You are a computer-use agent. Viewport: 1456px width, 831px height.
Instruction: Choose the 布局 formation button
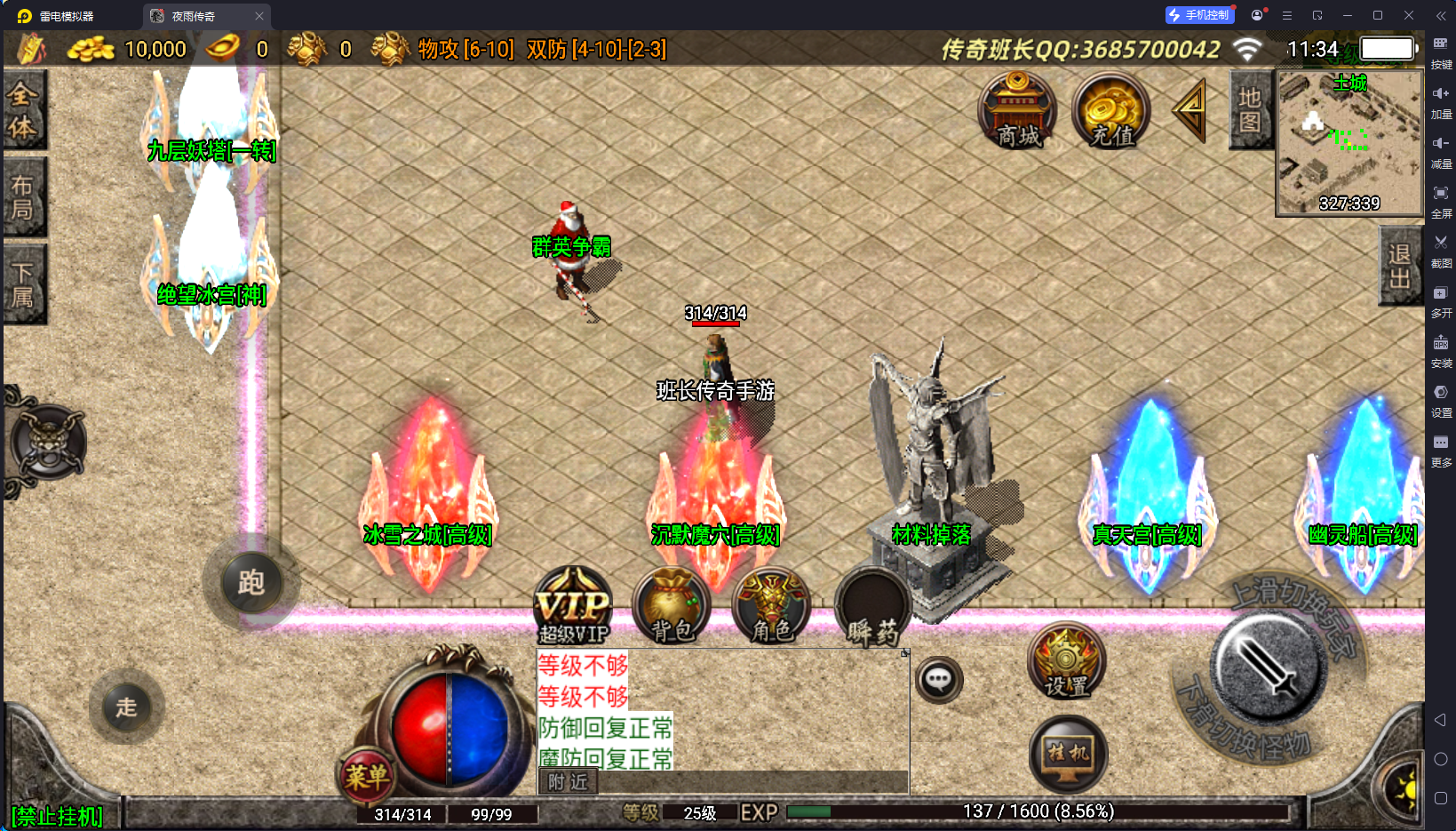tap(23, 197)
